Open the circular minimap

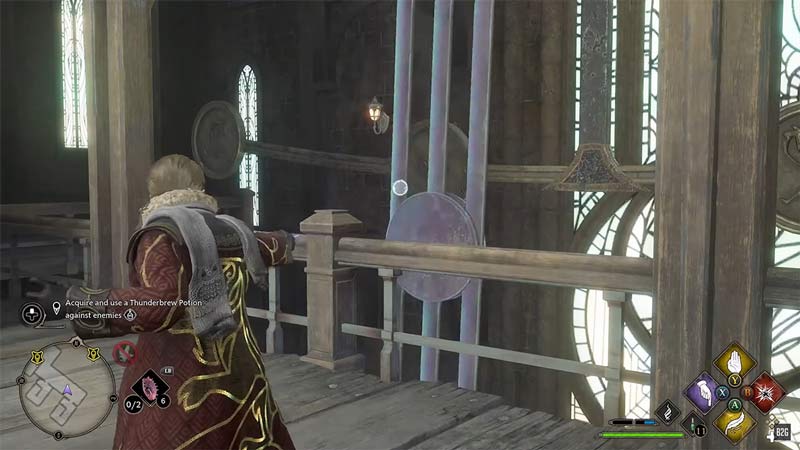click(x=68, y=387)
